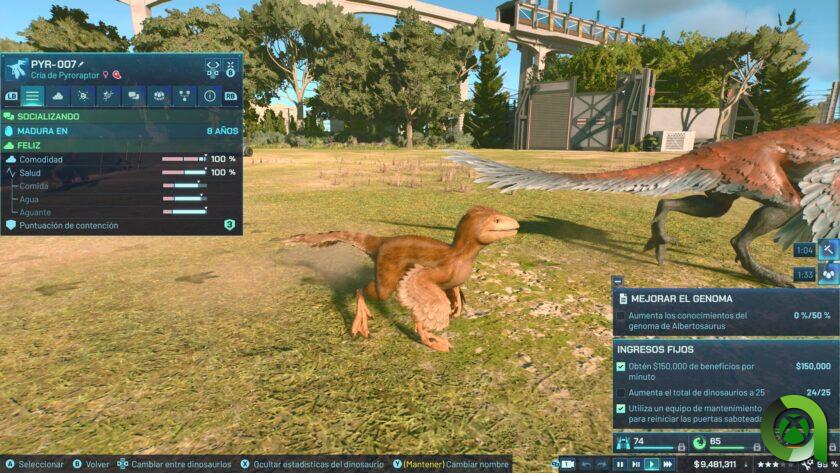The height and width of the screenshot is (473, 840).
Task: Activate the fastest forward speed
Action: point(668,464)
